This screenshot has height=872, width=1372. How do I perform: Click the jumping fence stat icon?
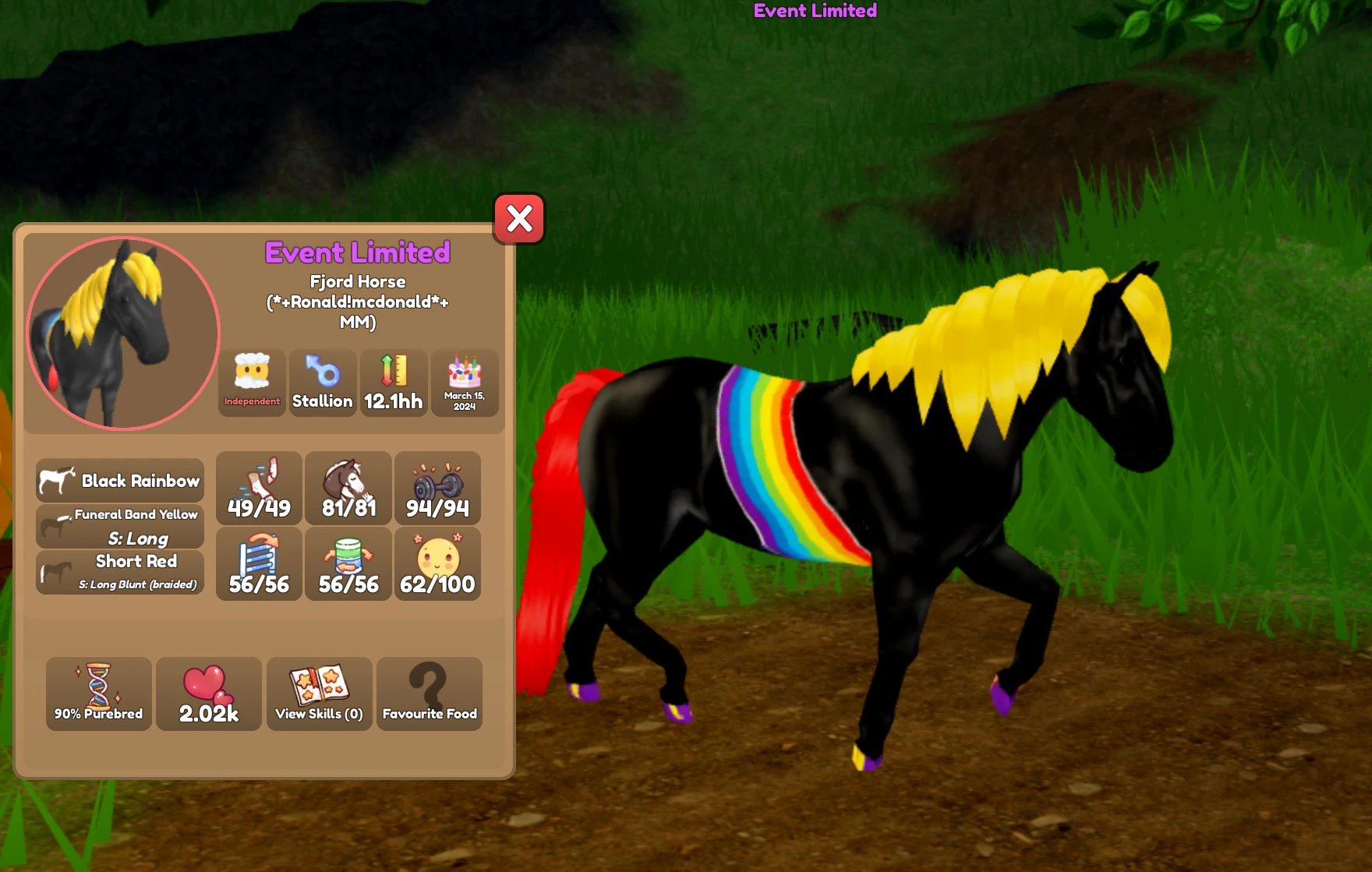point(257,563)
